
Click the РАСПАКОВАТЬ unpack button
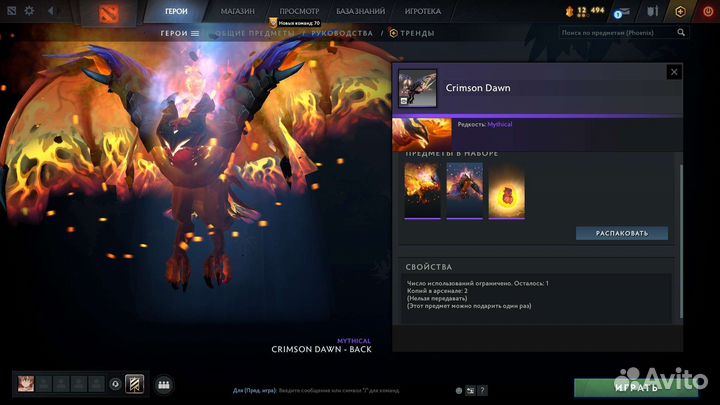[x=621, y=233]
